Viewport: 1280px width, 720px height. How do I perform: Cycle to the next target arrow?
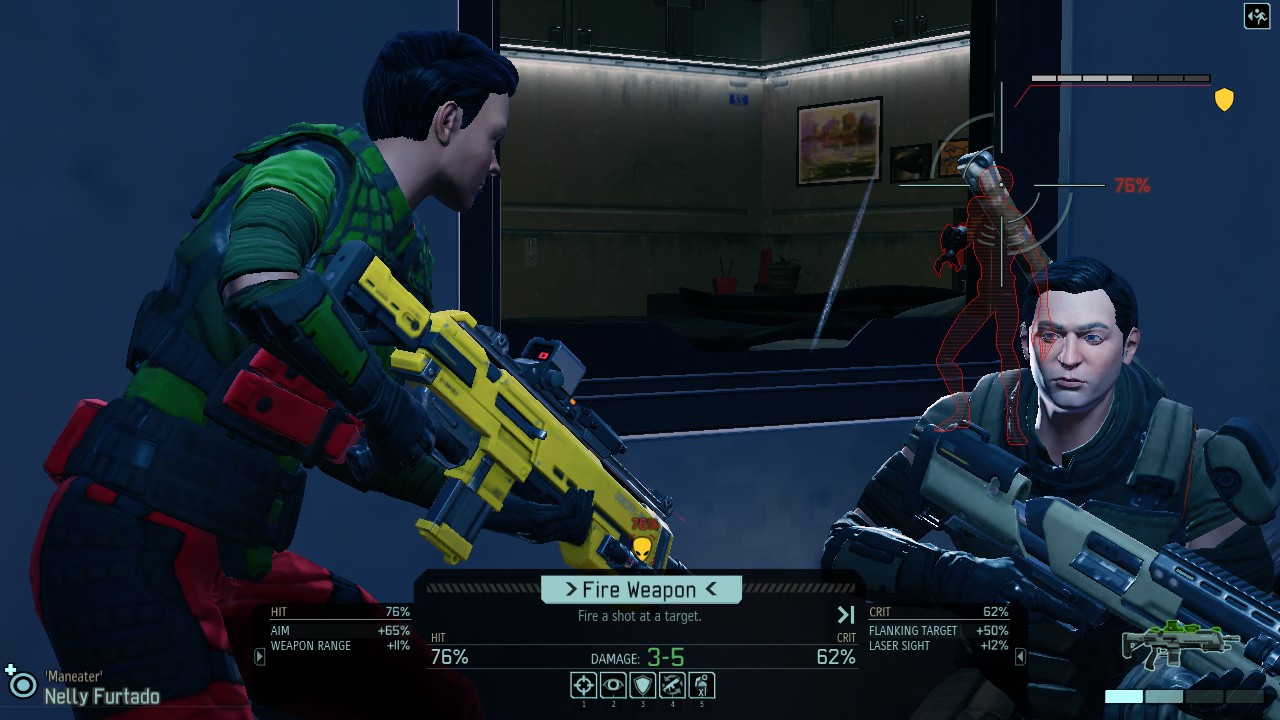(x=846, y=615)
